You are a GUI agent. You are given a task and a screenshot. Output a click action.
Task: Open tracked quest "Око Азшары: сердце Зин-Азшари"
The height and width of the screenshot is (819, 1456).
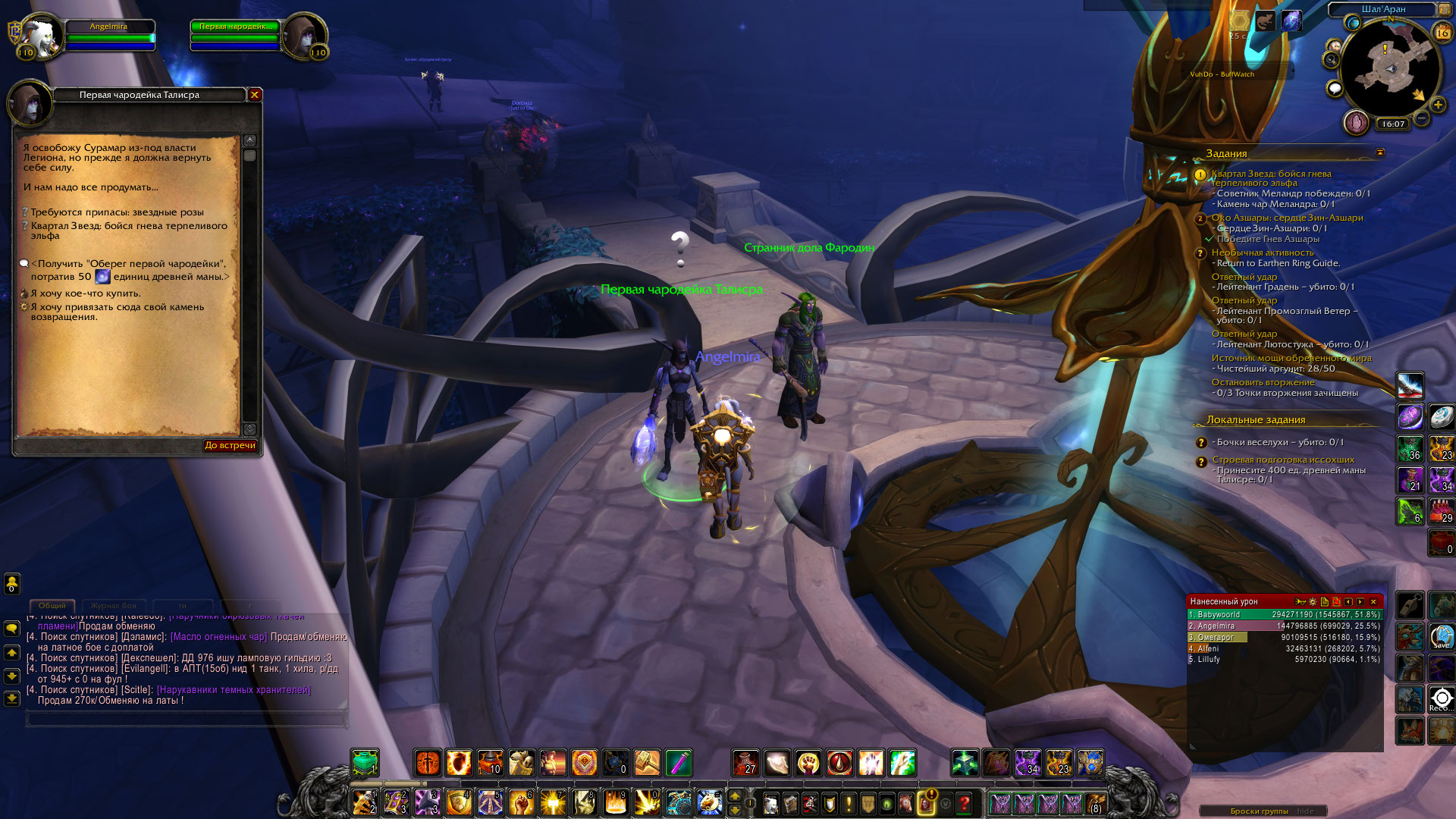(x=1287, y=218)
